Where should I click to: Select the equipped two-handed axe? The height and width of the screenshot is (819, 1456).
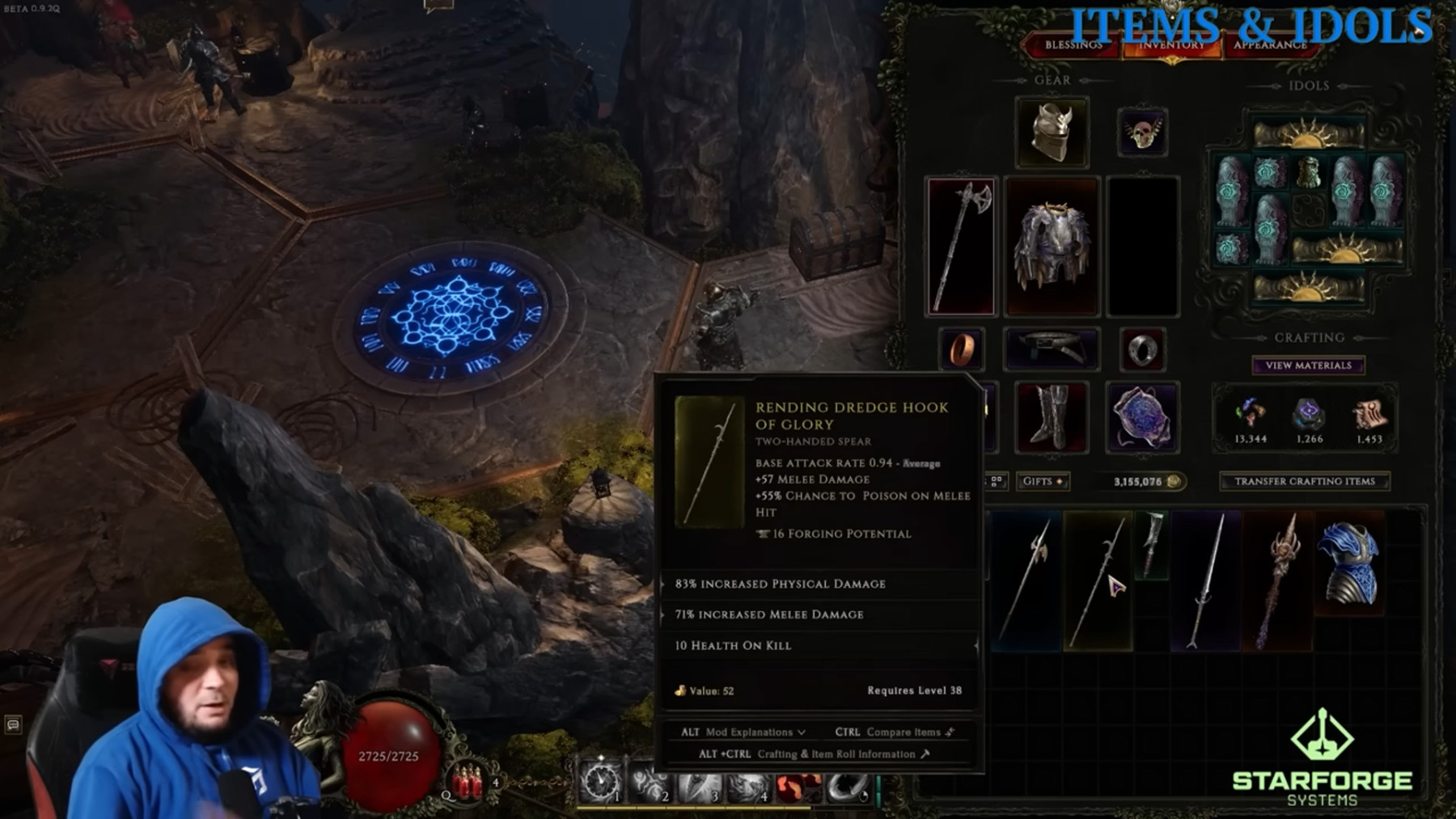pyautogui.click(x=961, y=245)
